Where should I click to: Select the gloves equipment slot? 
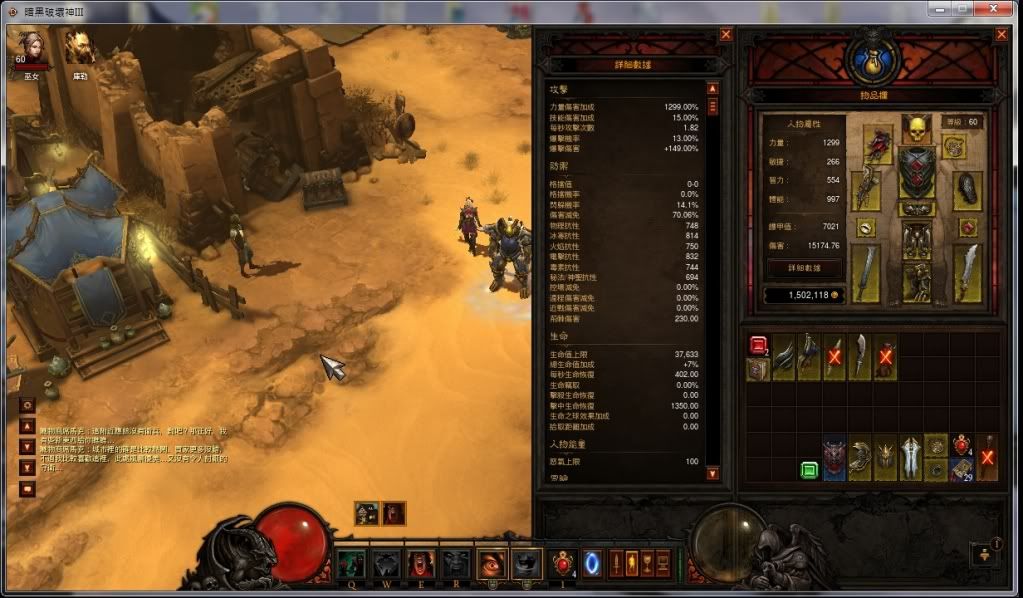pyautogui.click(x=866, y=190)
